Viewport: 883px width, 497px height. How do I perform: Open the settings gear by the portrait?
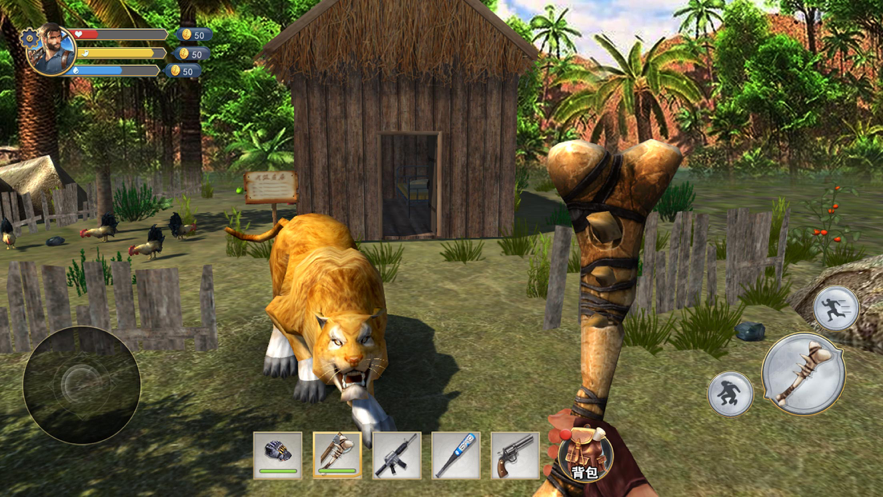(x=28, y=36)
